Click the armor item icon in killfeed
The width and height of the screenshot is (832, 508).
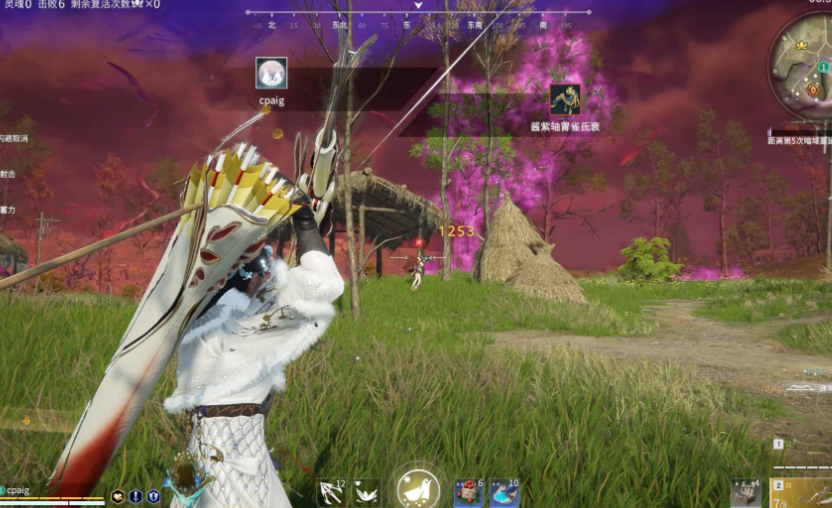pos(565,100)
